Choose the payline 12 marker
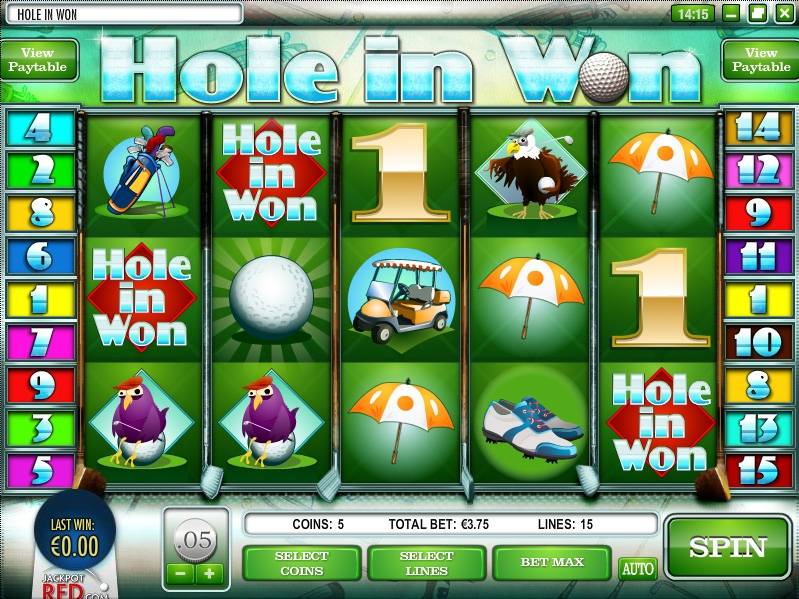 point(758,171)
